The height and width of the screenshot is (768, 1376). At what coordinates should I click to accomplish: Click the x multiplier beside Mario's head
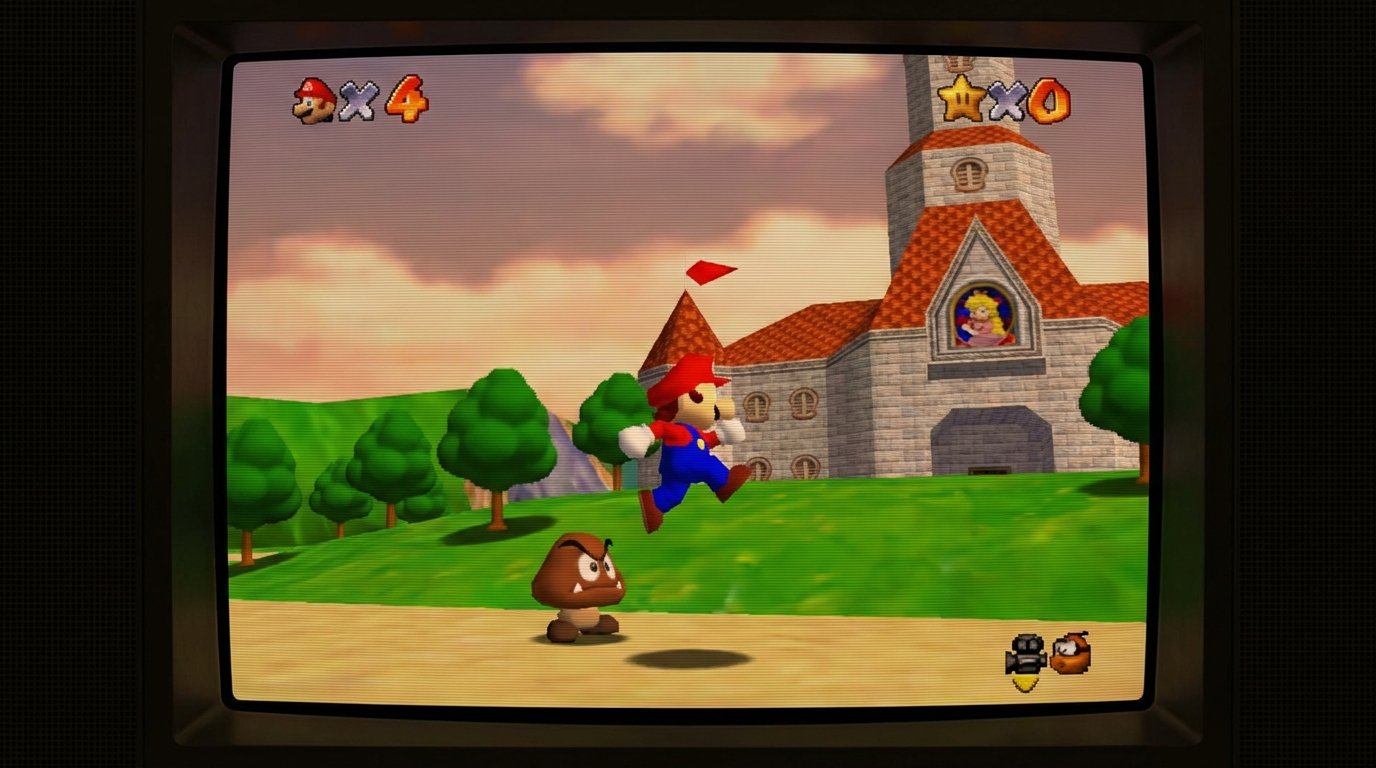coord(357,100)
